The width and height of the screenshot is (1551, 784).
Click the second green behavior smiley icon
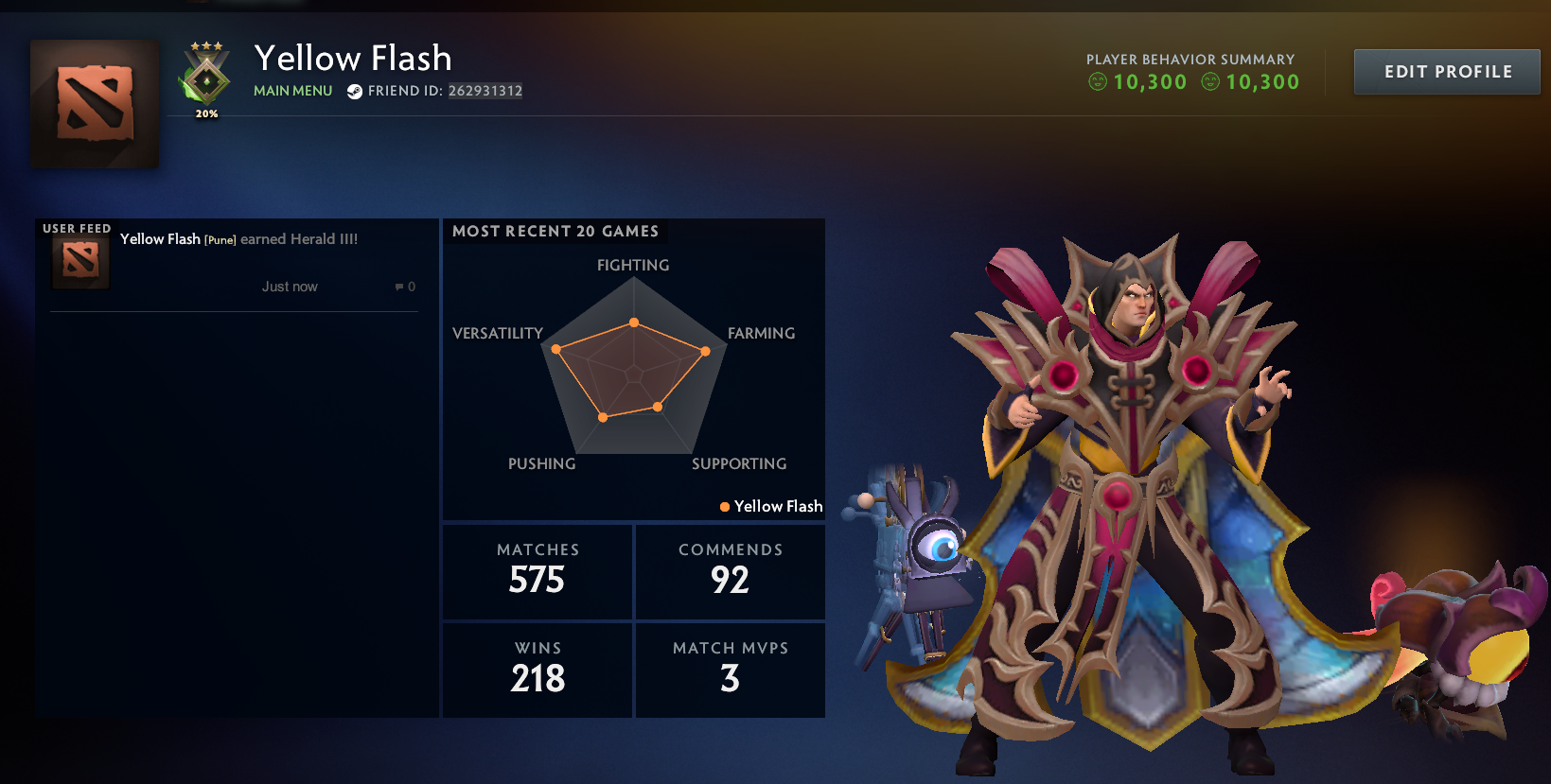click(1211, 81)
